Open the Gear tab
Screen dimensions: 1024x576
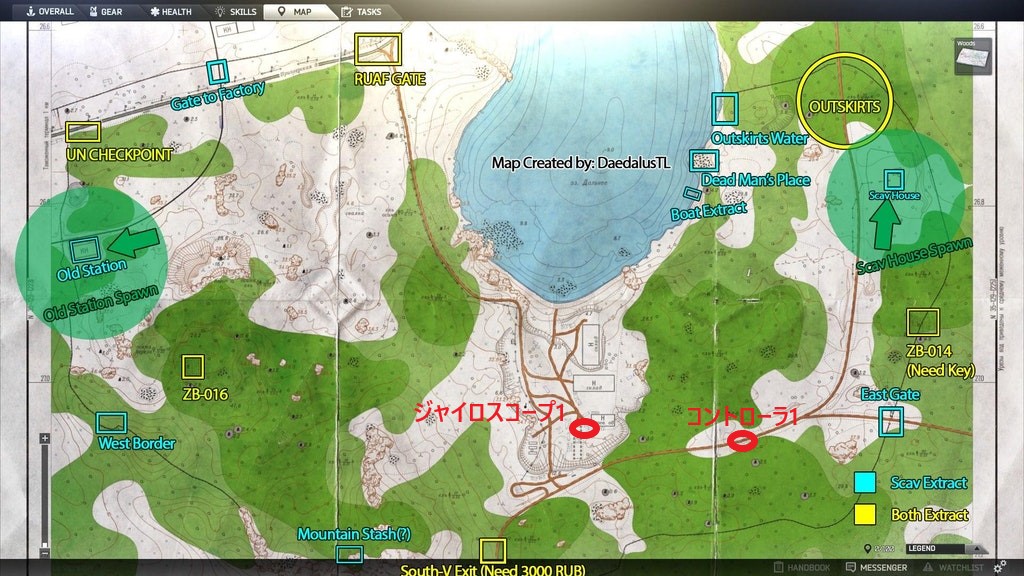pos(106,12)
